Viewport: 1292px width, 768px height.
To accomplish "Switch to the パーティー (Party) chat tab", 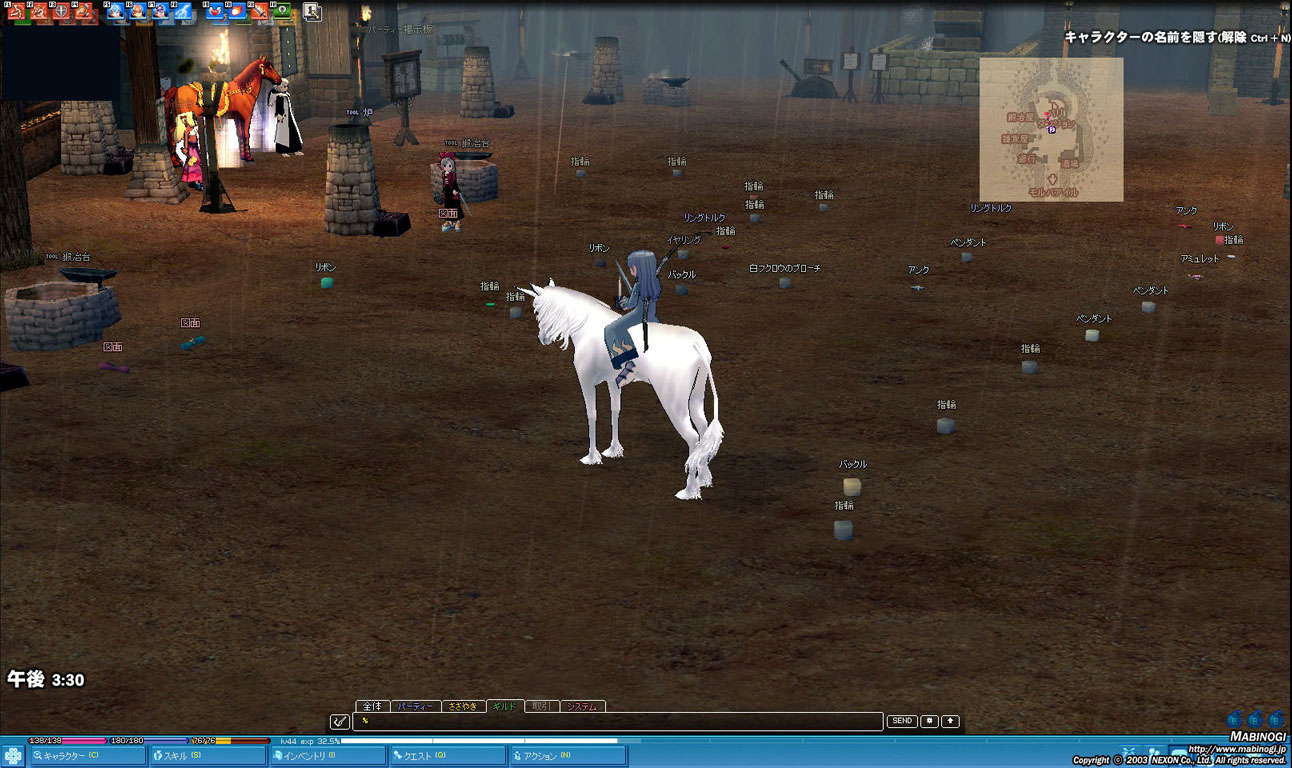I will [415, 706].
